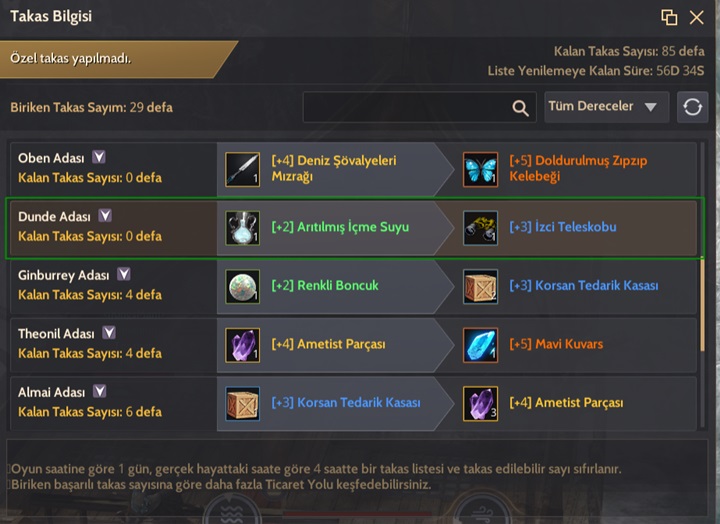Screen dimensions: 720x524
Task: Close the Takas Bilgisi window
Action: tap(697, 17)
